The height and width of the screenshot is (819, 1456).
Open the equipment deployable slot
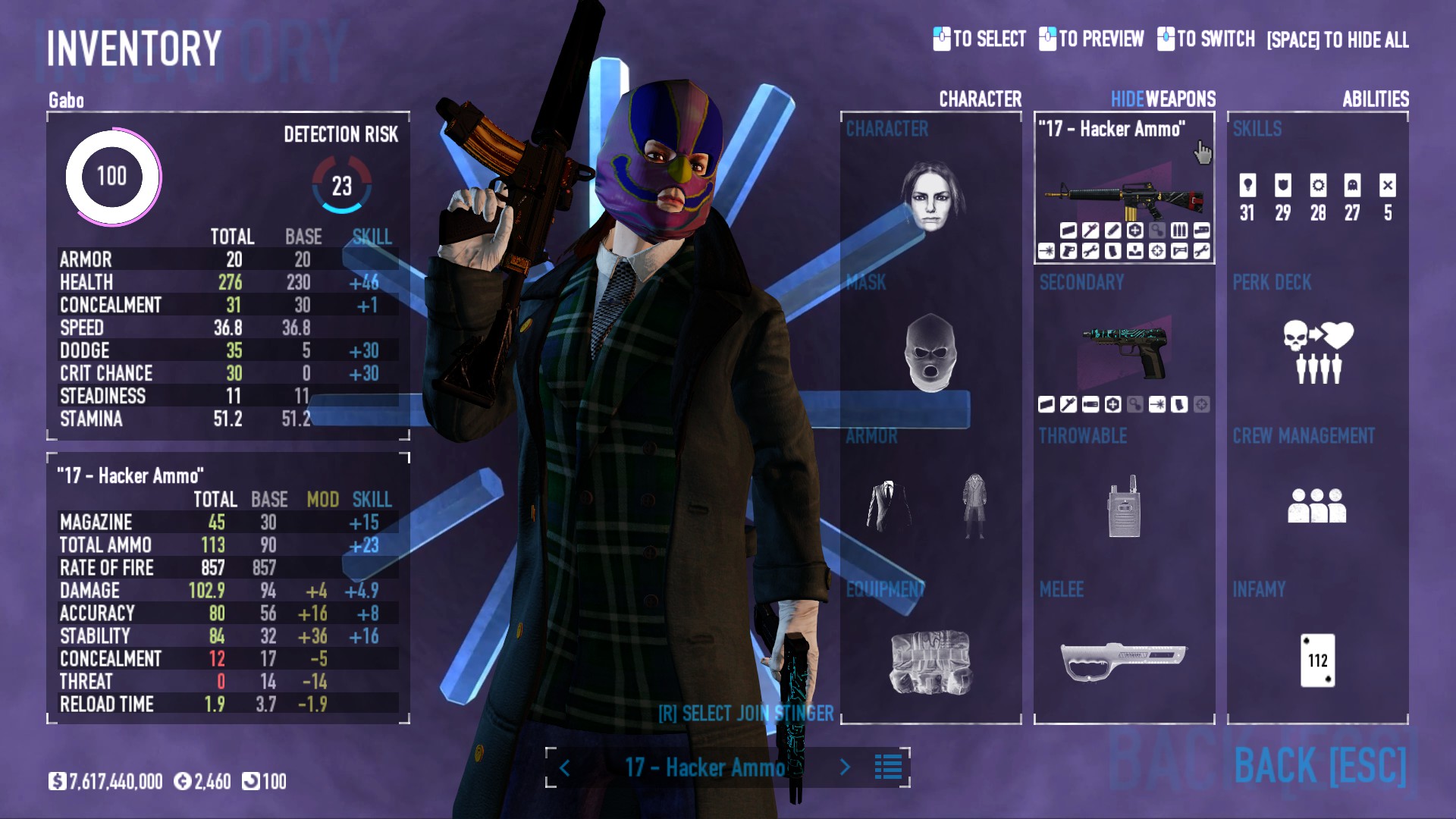coord(931,661)
